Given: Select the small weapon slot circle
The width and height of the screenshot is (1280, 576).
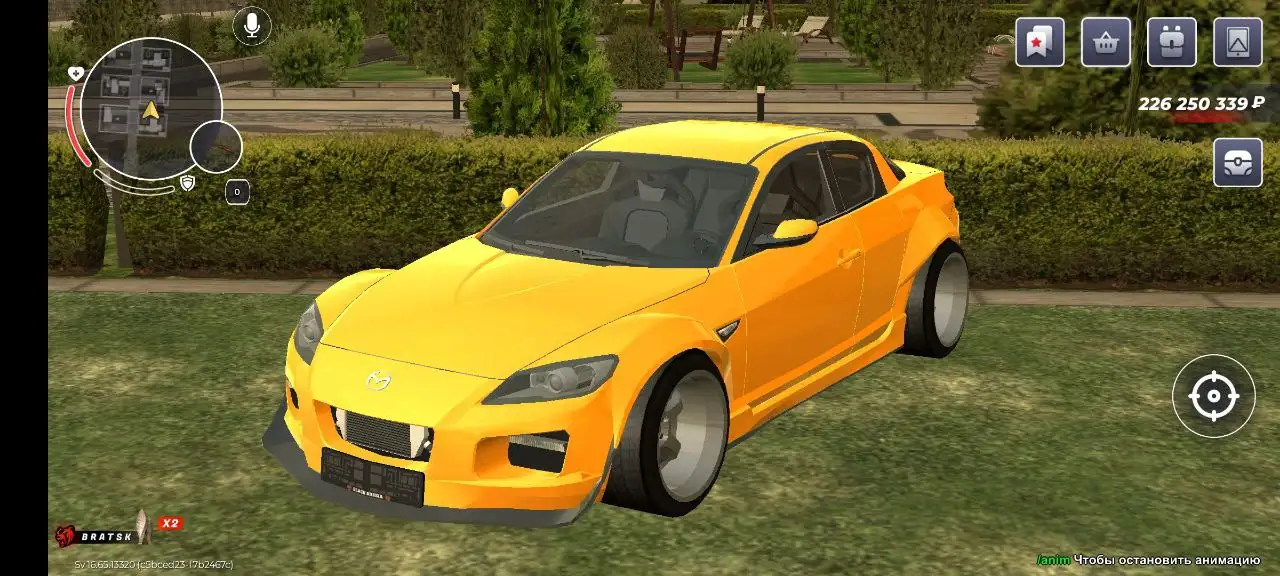Looking at the screenshot, I should tap(216, 146).
